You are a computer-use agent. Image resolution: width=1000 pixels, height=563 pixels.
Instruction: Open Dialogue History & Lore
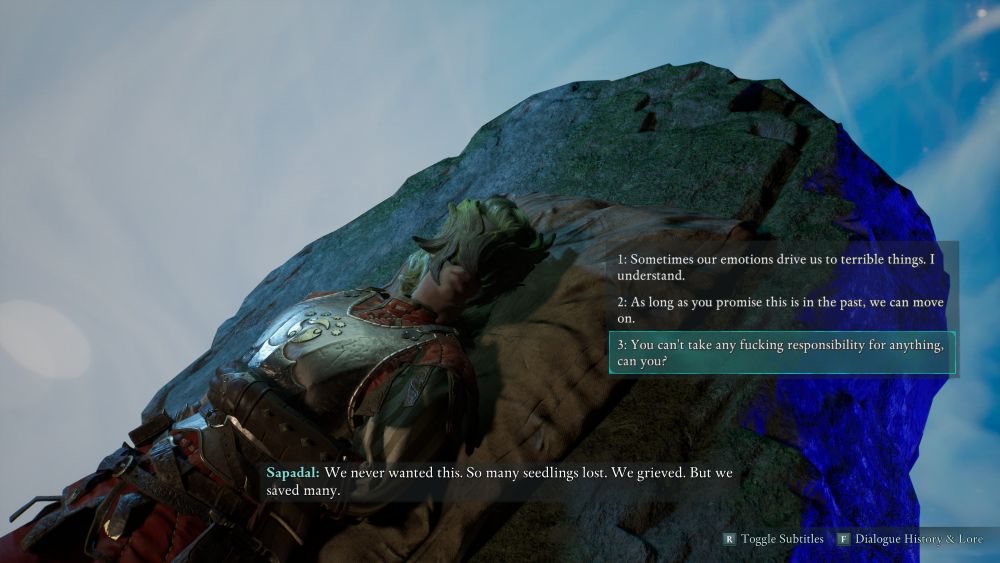click(x=911, y=539)
